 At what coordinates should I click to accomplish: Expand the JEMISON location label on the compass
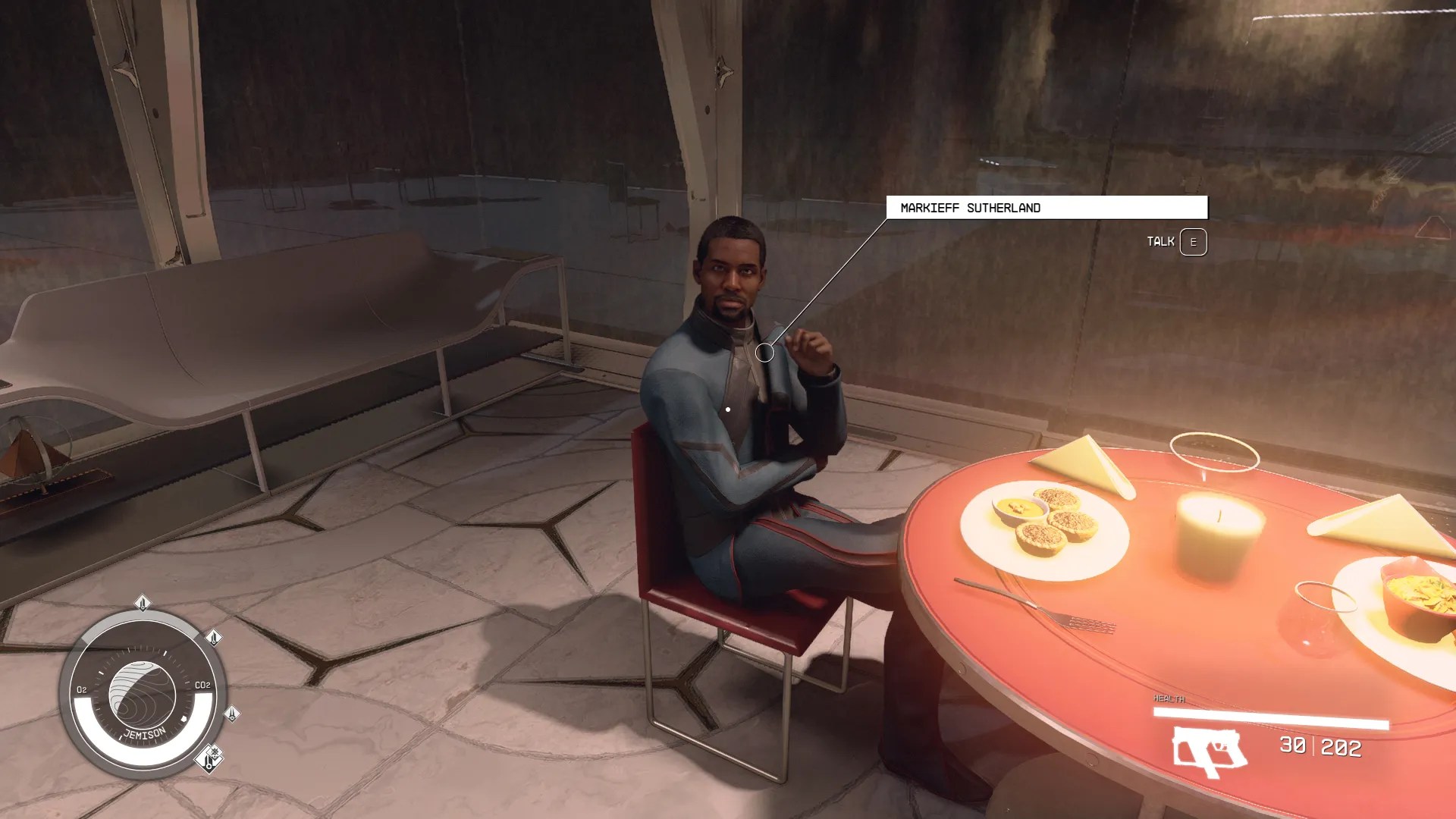144,733
